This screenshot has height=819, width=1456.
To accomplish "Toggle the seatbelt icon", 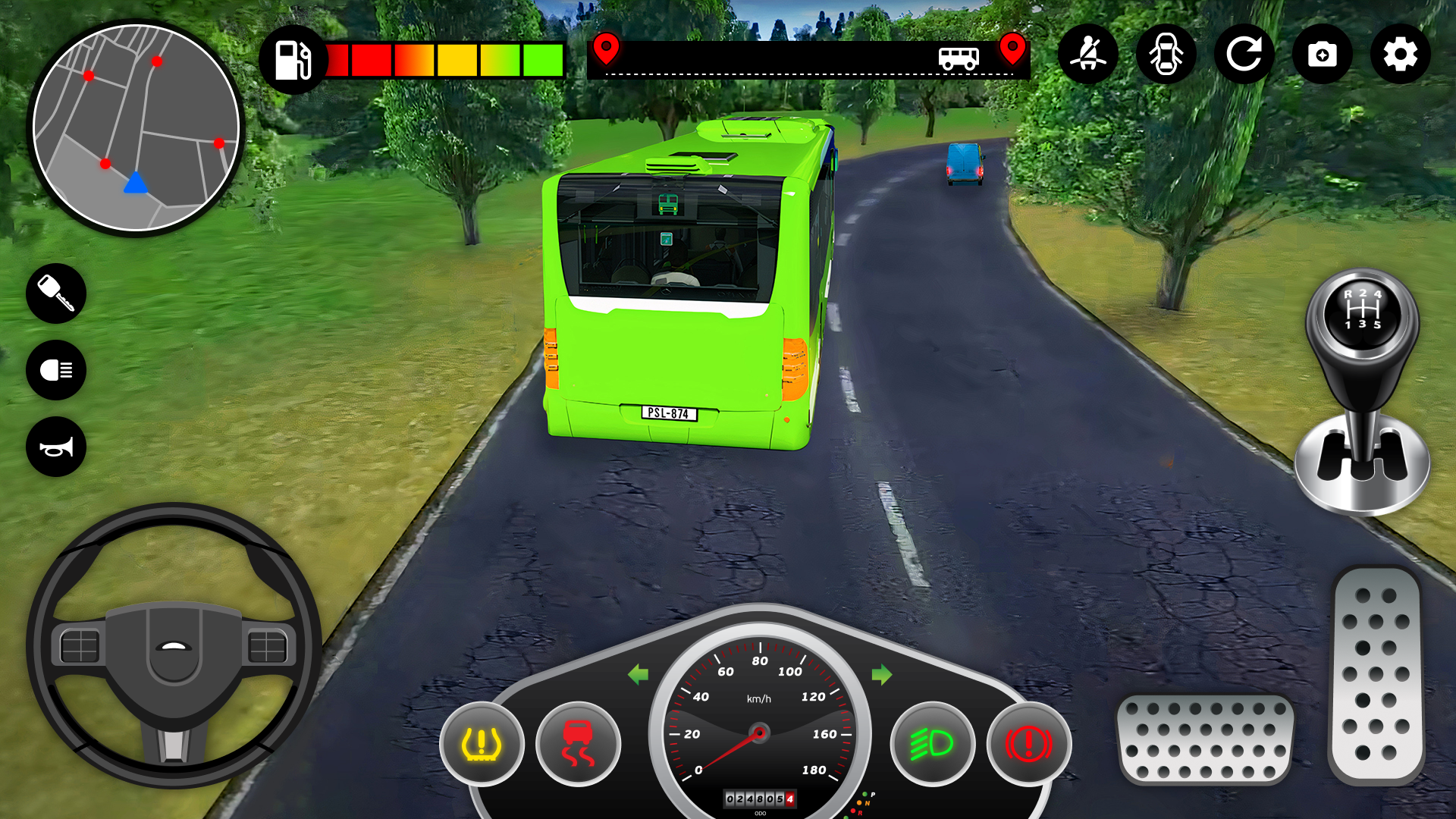I will (1088, 54).
